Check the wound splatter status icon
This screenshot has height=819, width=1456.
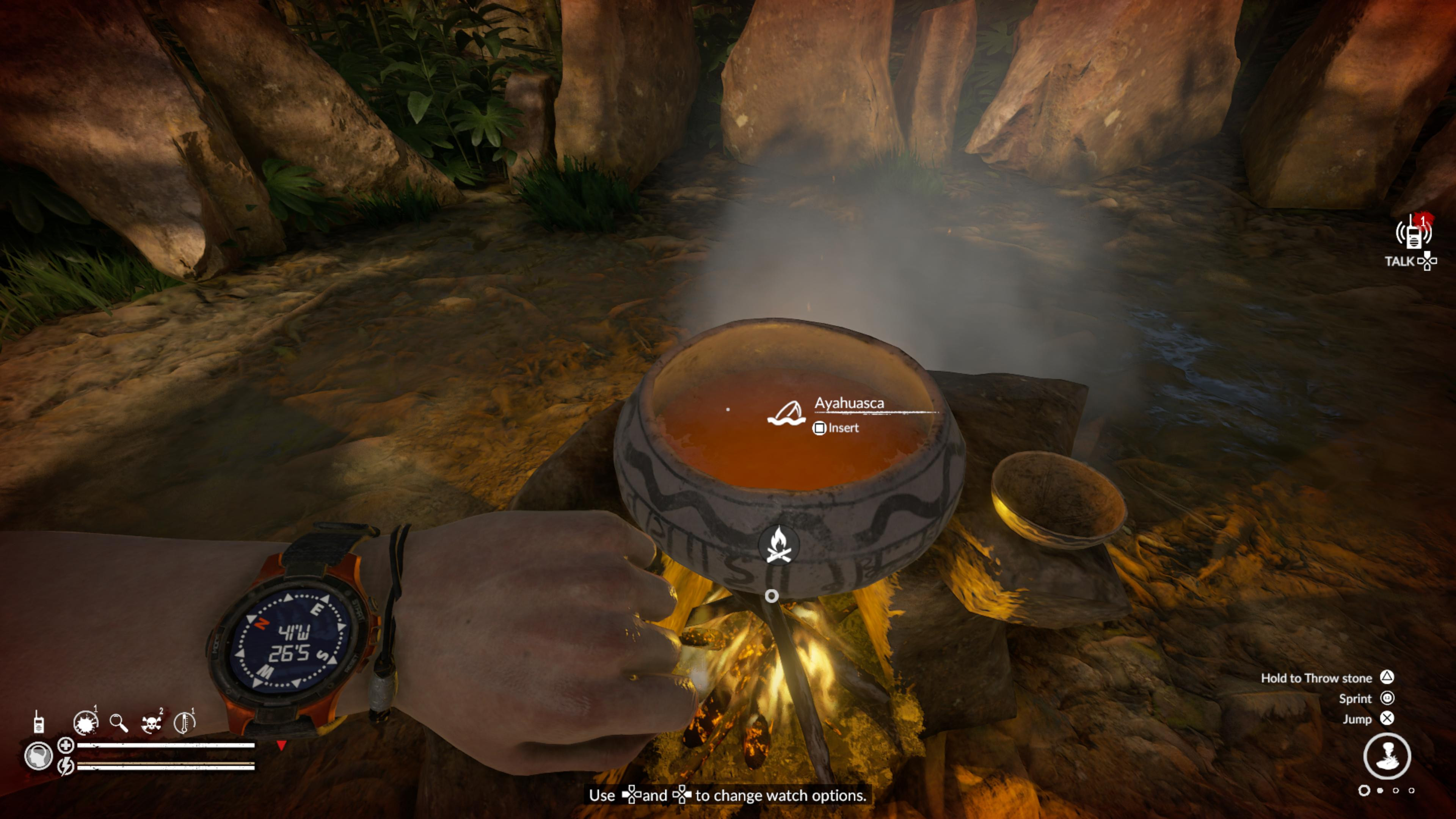86,722
